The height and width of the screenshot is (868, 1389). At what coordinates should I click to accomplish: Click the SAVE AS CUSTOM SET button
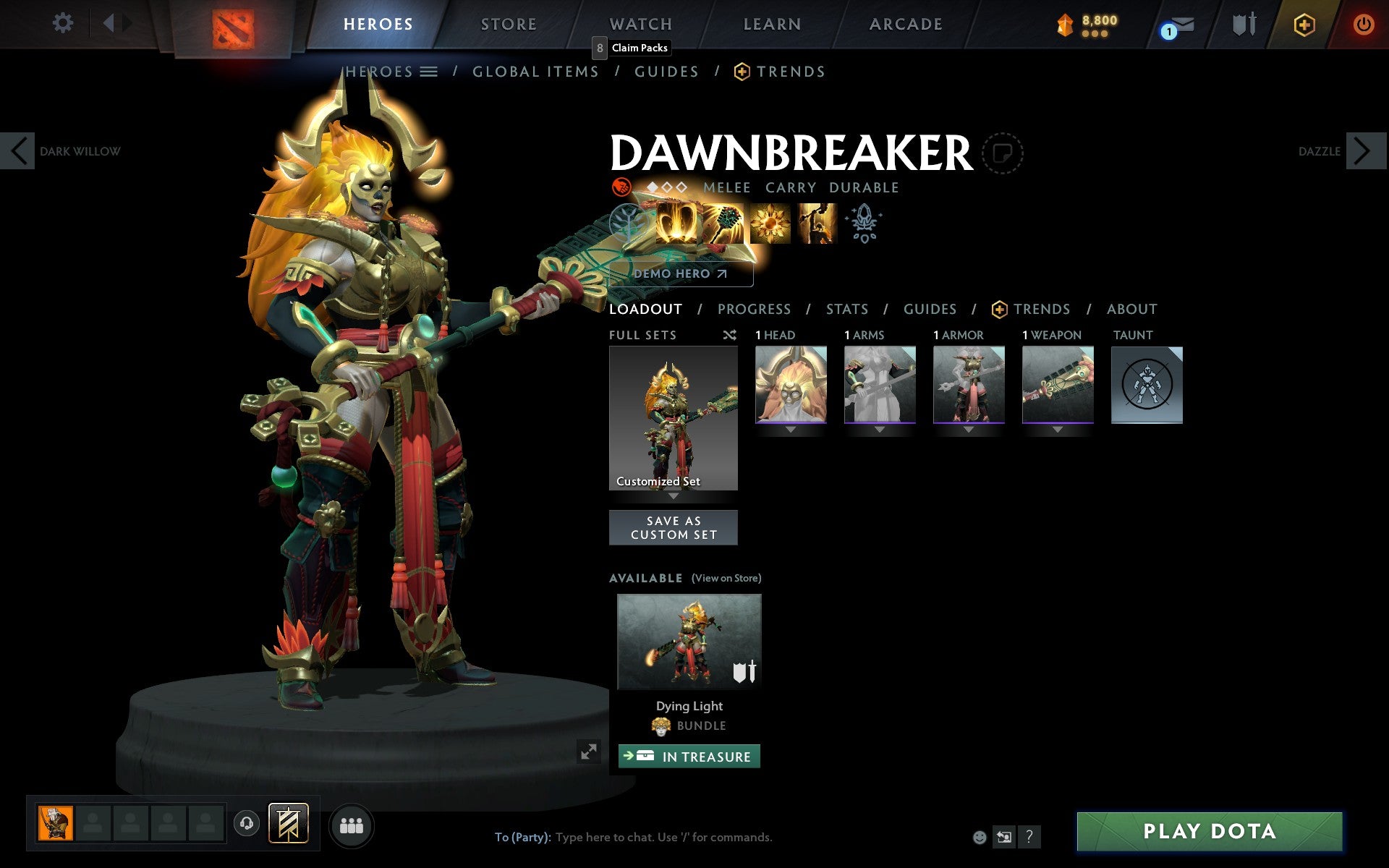point(673,527)
